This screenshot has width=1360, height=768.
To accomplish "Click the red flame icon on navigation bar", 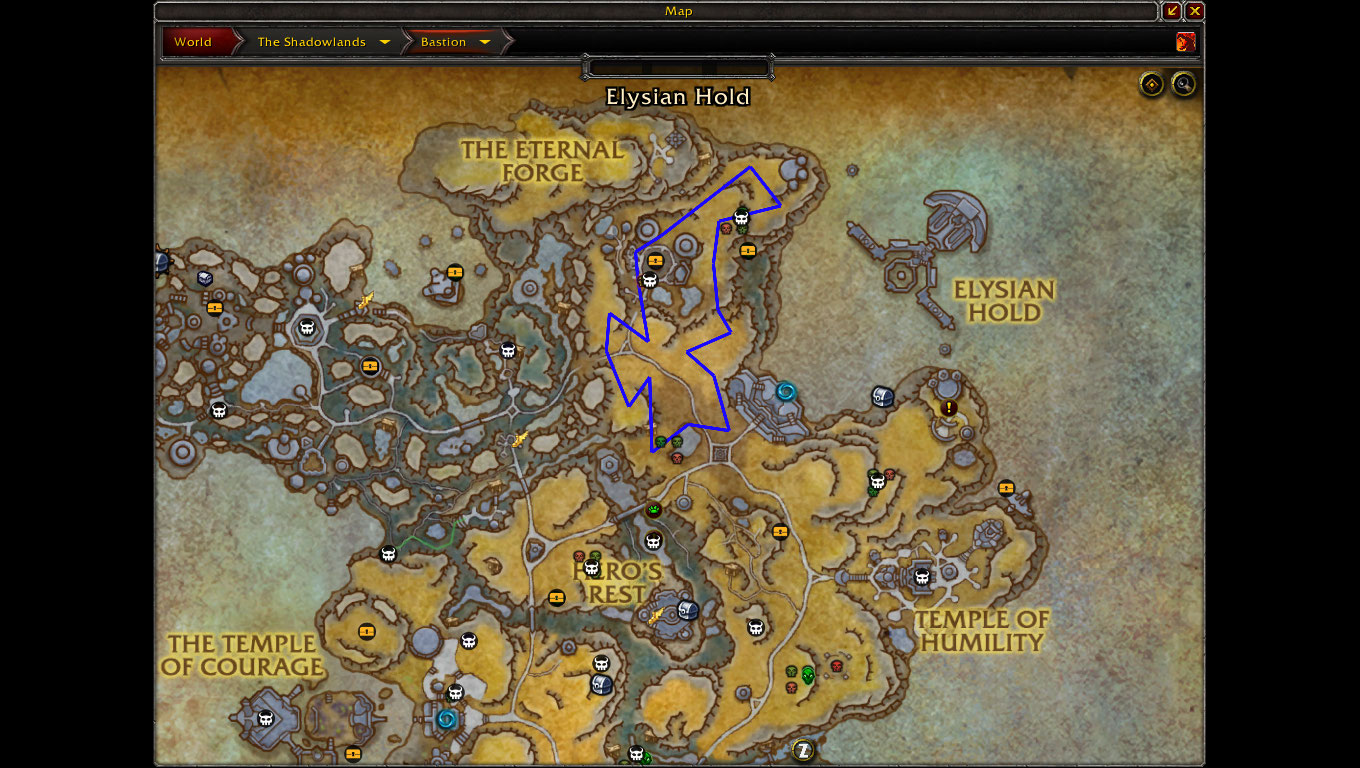I will point(1186,42).
